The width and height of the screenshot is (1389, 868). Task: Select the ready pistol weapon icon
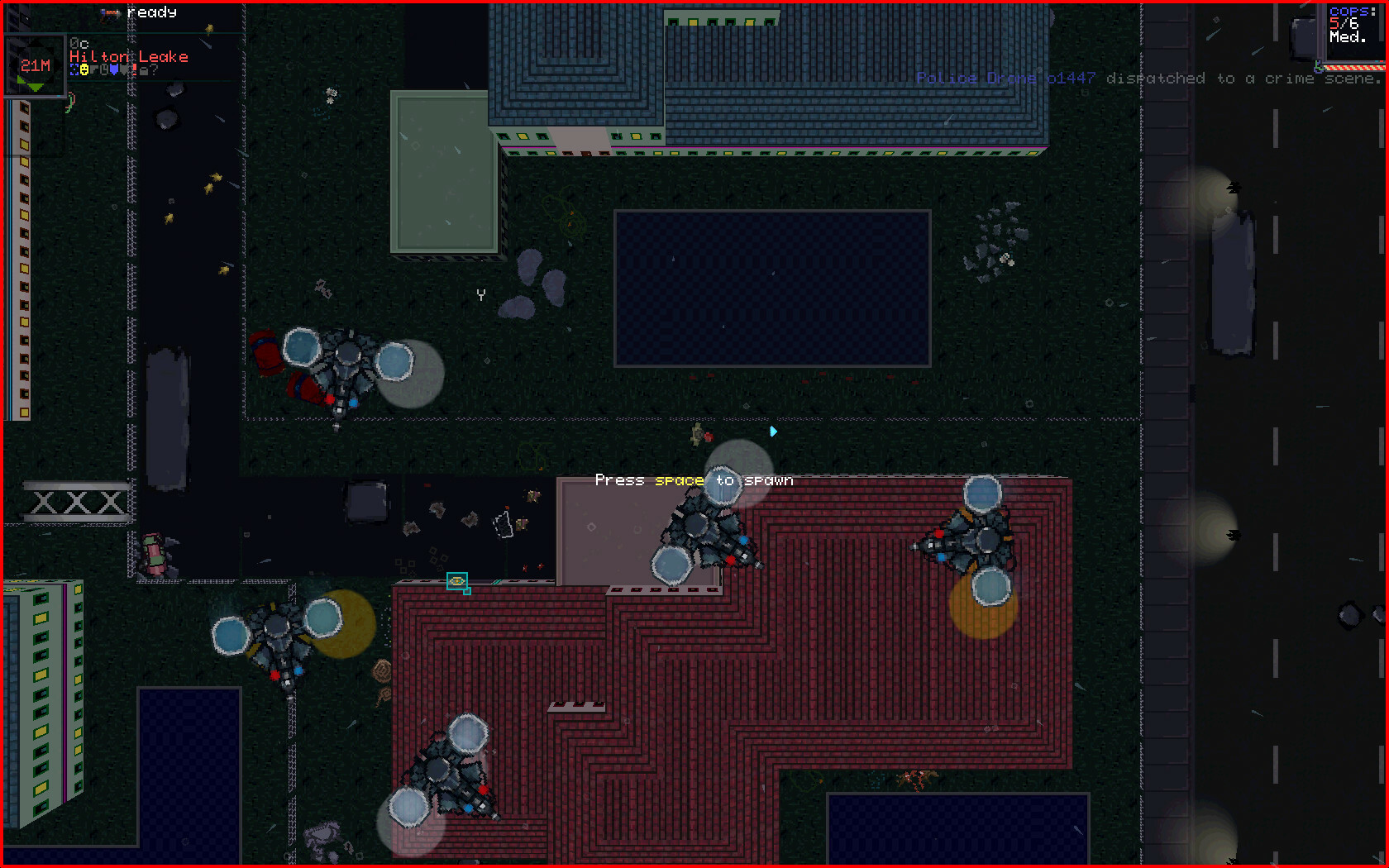tap(111, 14)
